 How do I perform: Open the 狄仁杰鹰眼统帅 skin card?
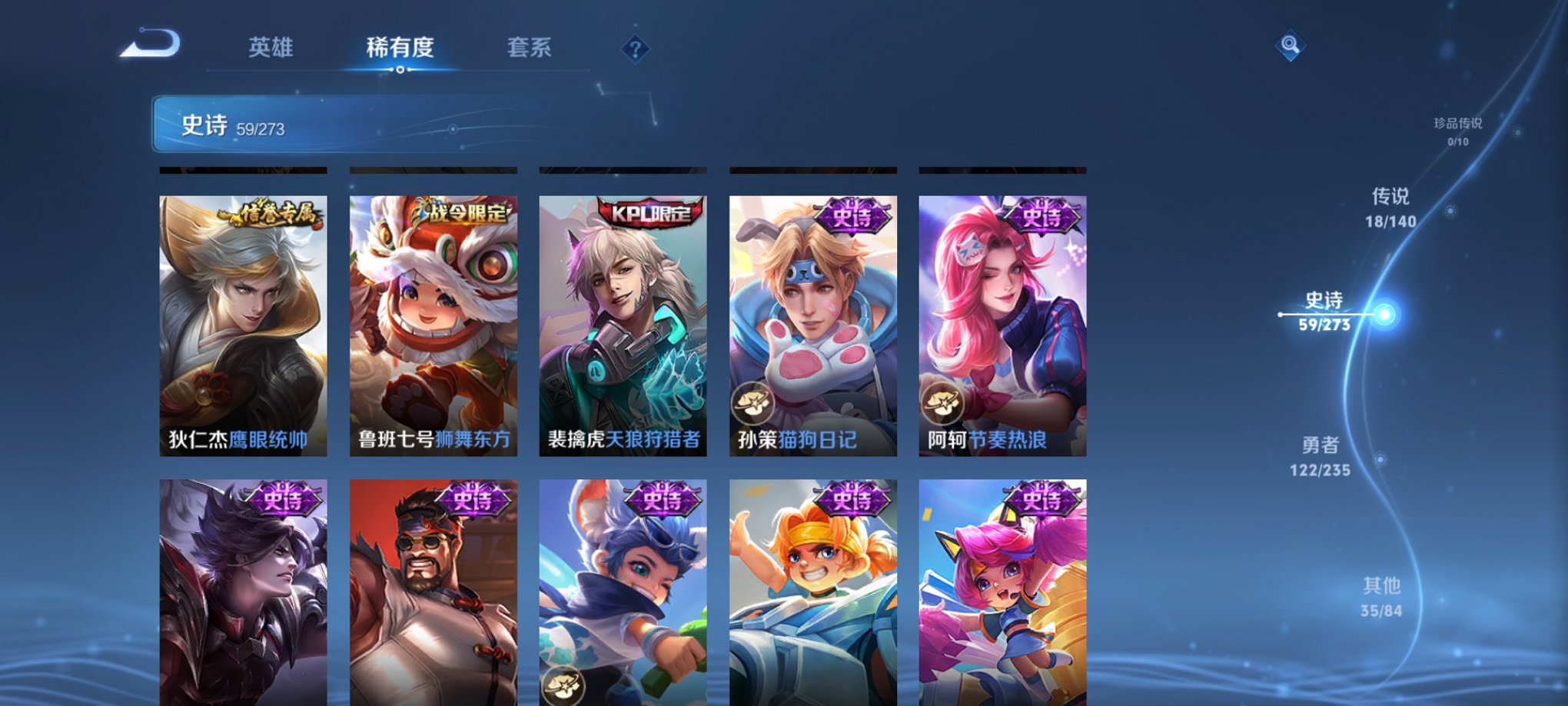click(243, 323)
